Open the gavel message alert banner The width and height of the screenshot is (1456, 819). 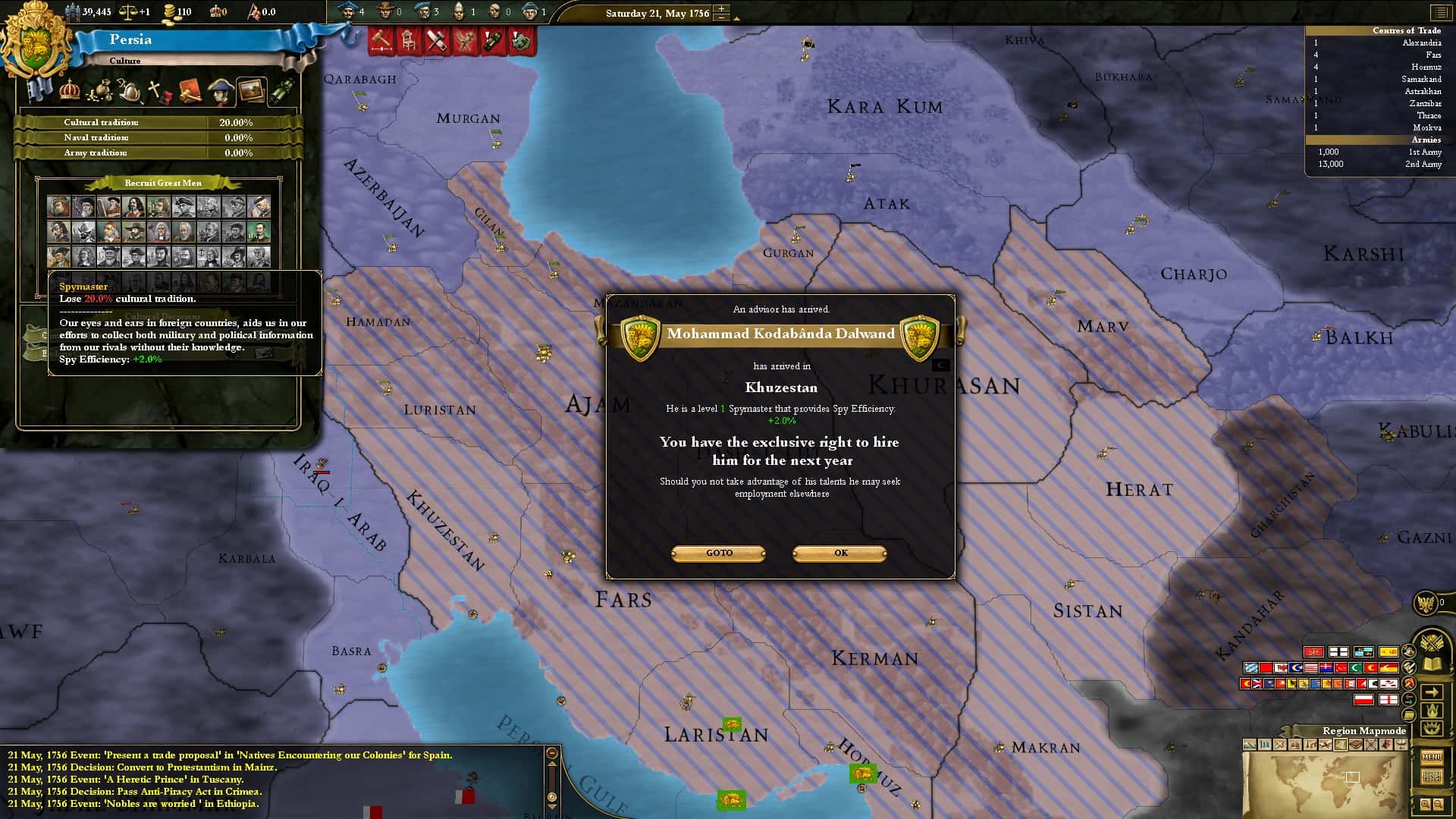coord(381,41)
